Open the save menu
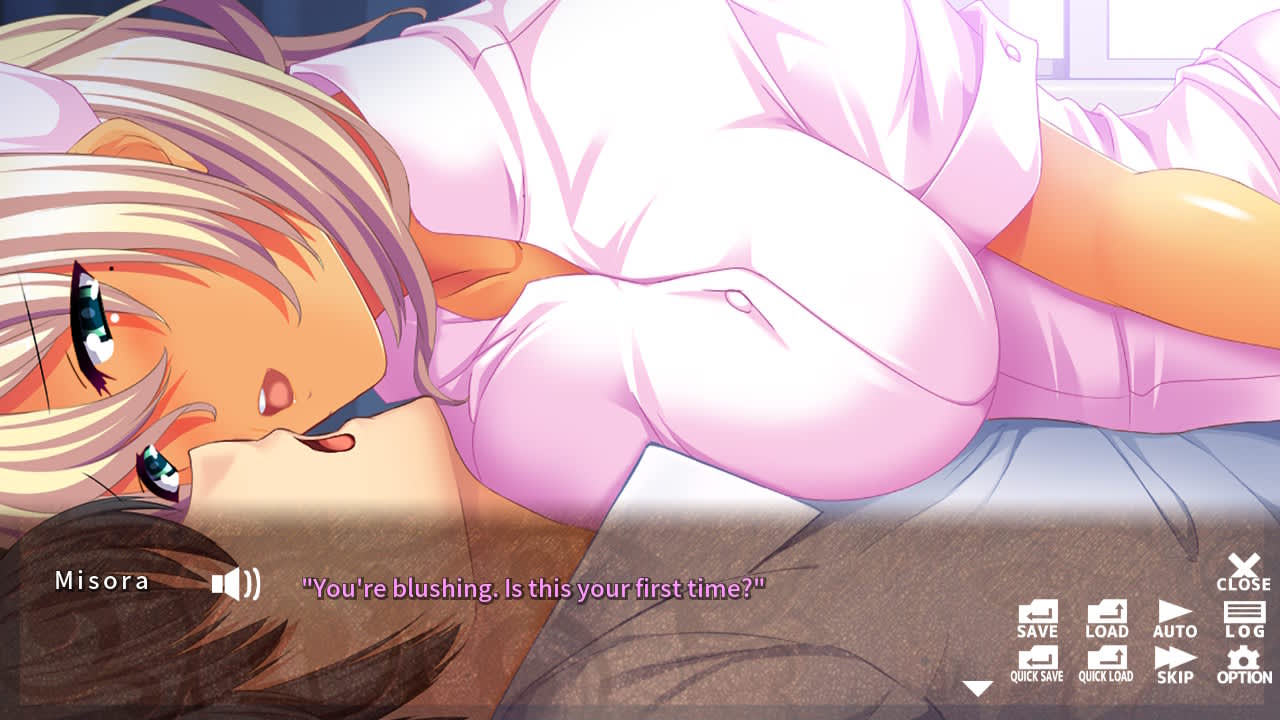This screenshot has height=720, width=1280. [1038, 620]
